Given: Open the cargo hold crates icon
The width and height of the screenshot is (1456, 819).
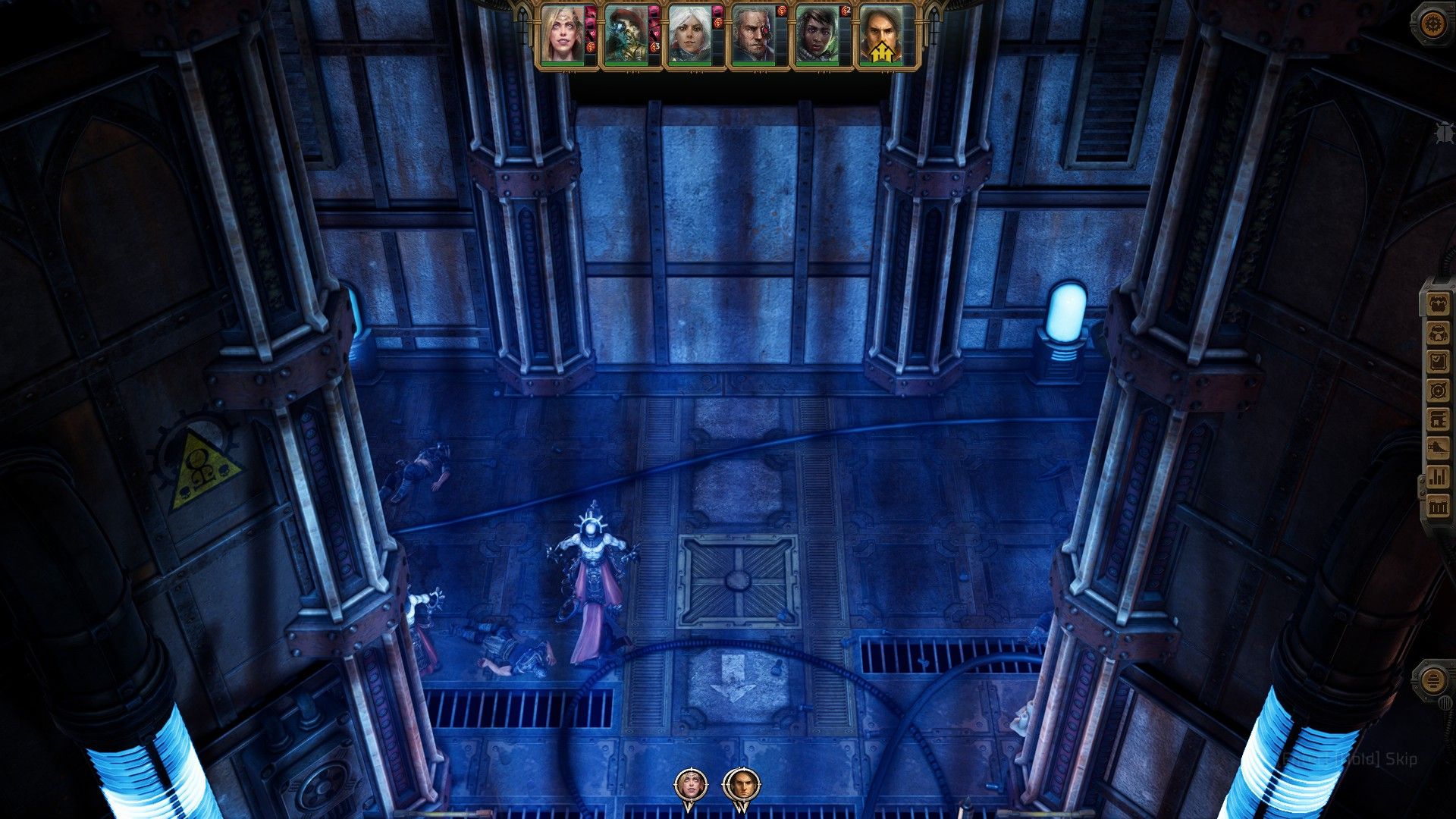Looking at the screenshot, I should click(x=1437, y=503).
